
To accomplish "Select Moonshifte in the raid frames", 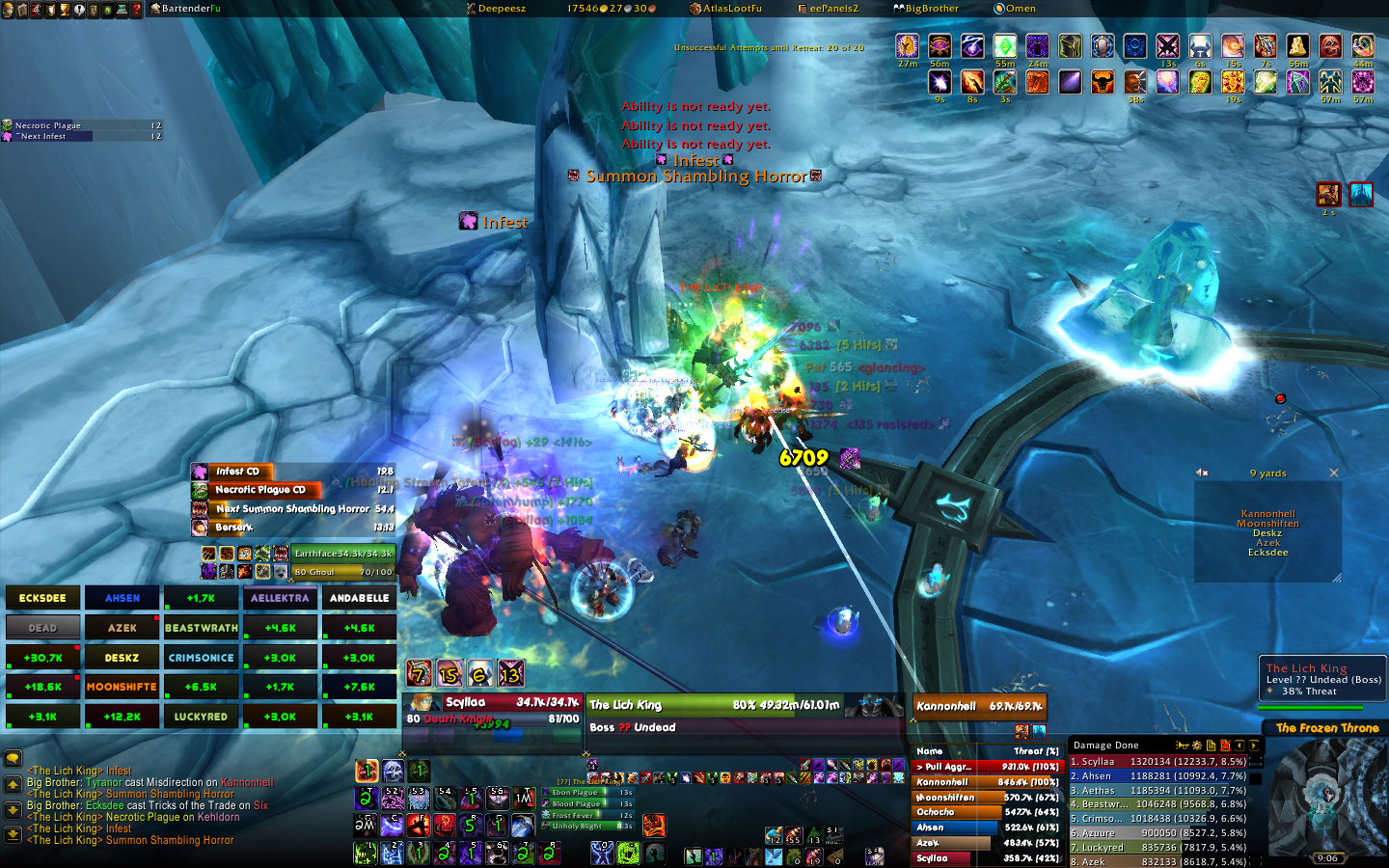I will pyautogui.click(x=122, y=687).
